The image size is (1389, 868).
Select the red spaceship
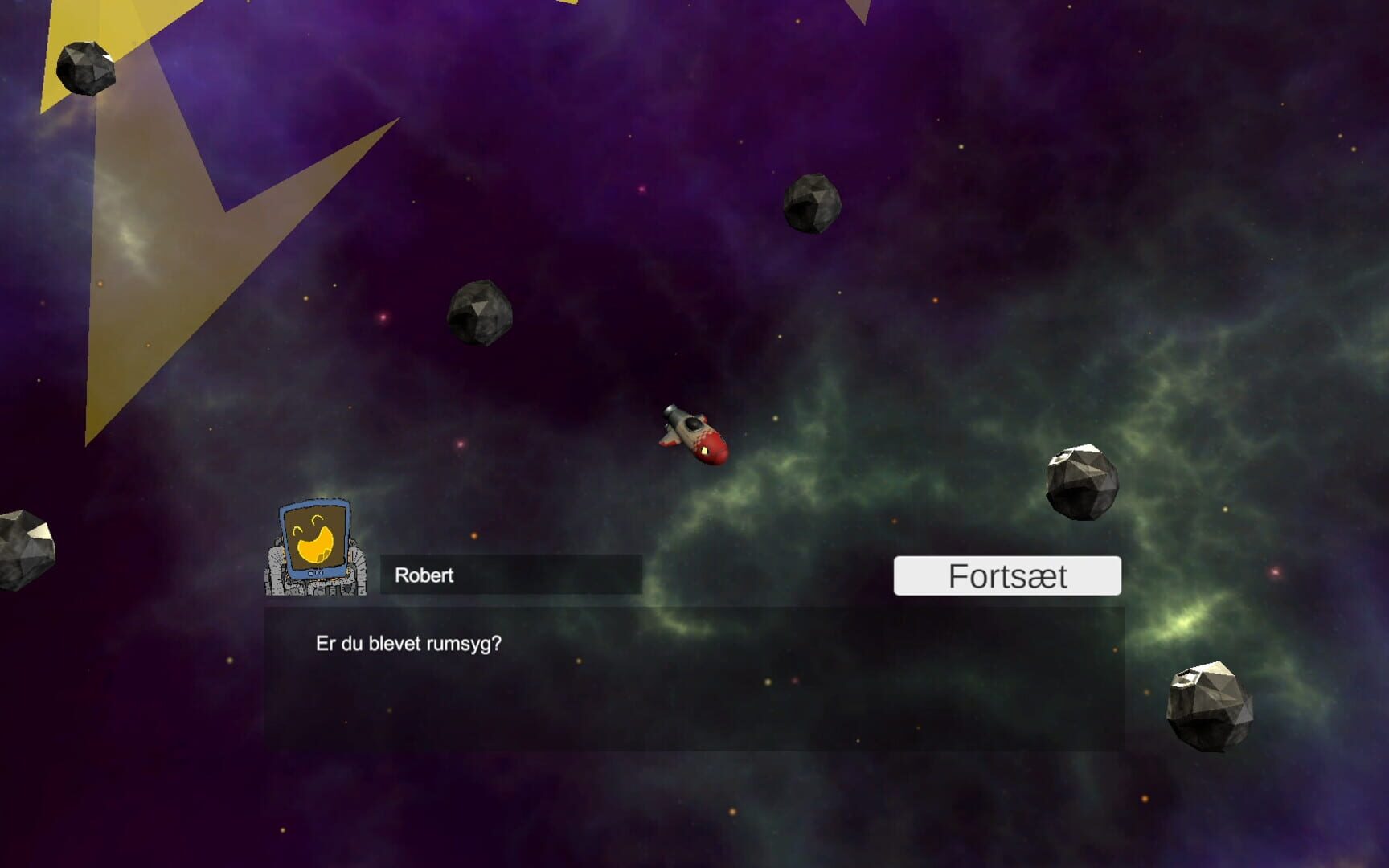point(693,436)
